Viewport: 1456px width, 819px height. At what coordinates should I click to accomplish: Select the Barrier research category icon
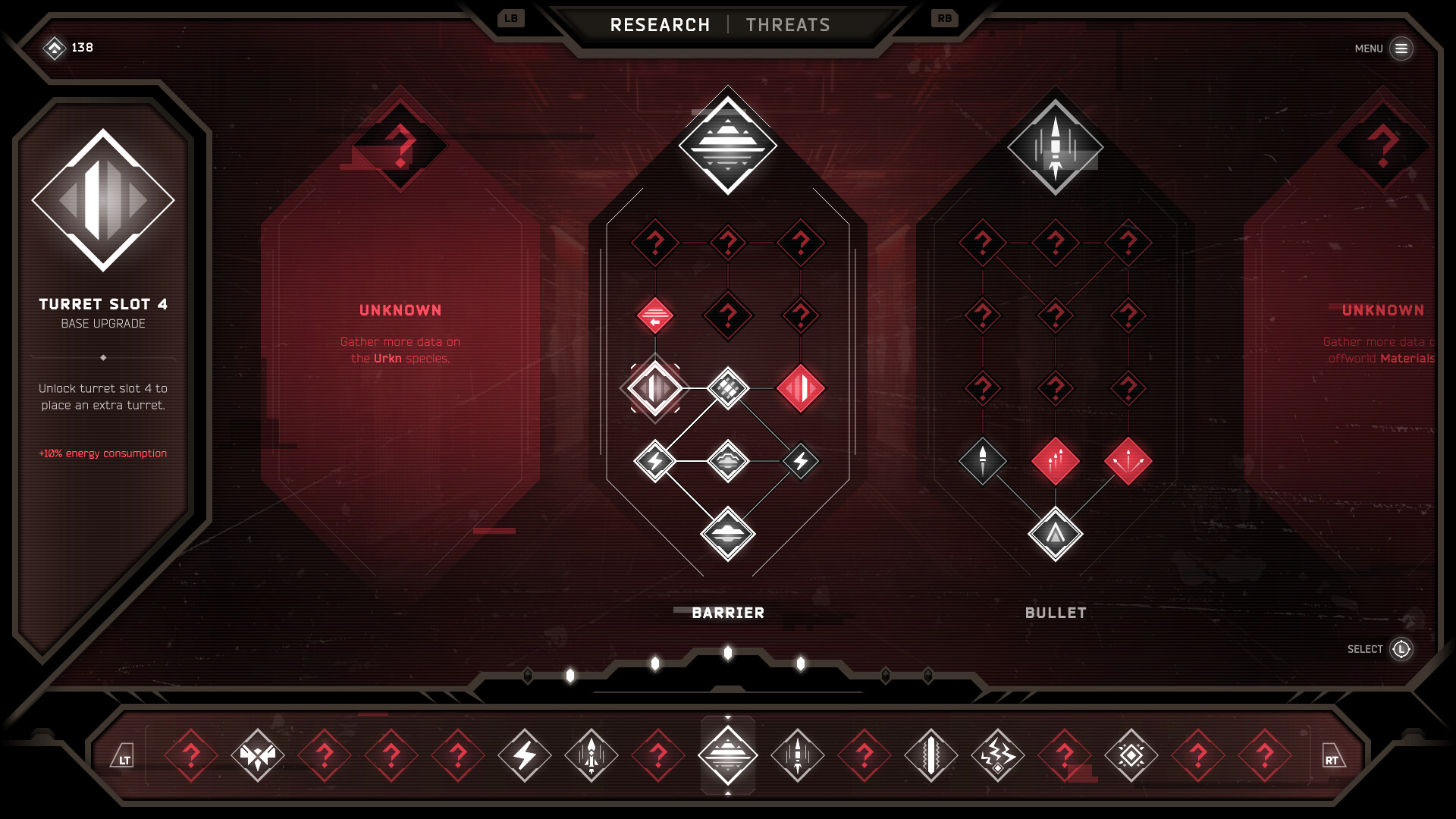727,144
